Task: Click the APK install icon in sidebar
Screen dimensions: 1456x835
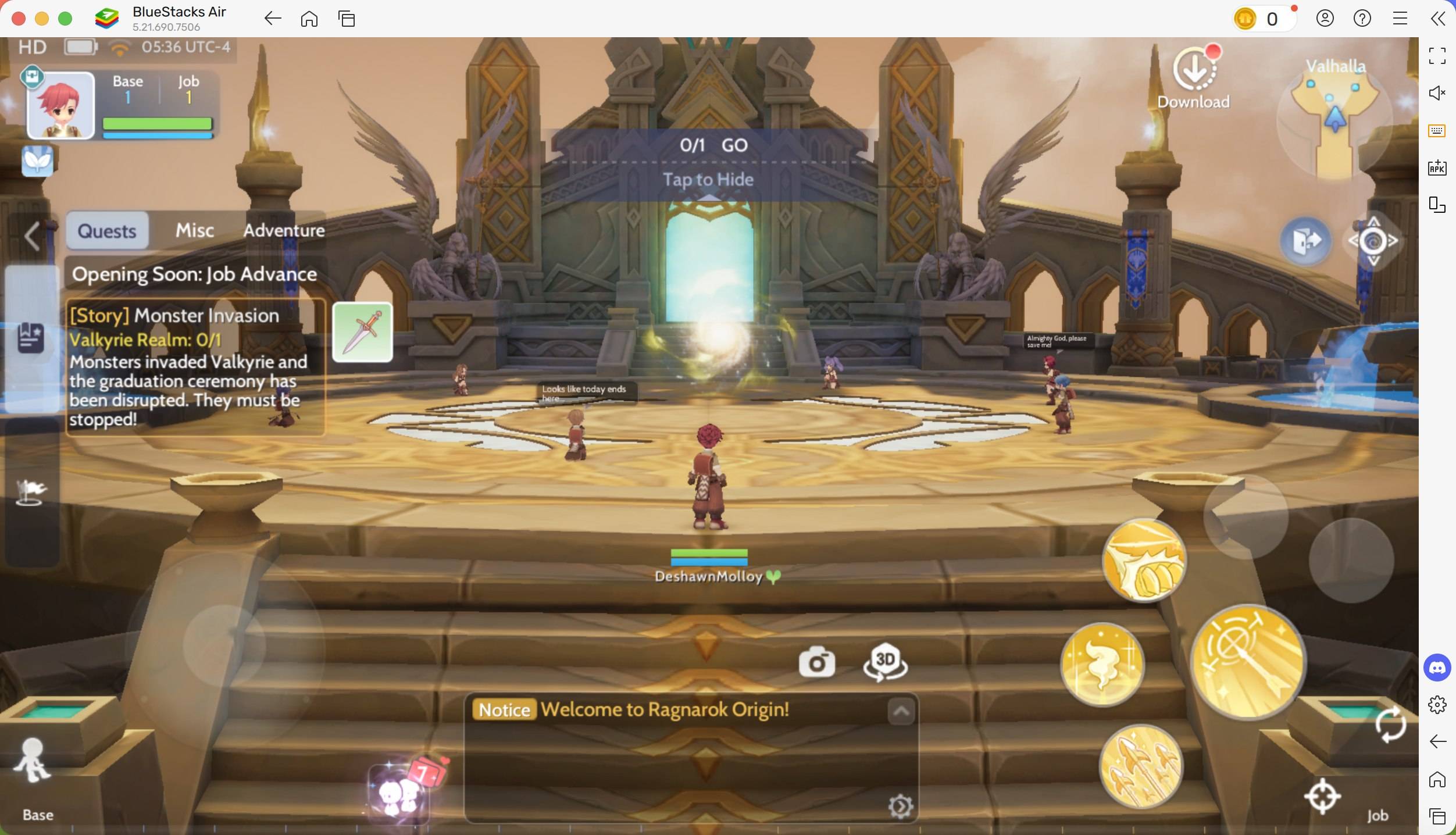Action: pos(1436,168)
